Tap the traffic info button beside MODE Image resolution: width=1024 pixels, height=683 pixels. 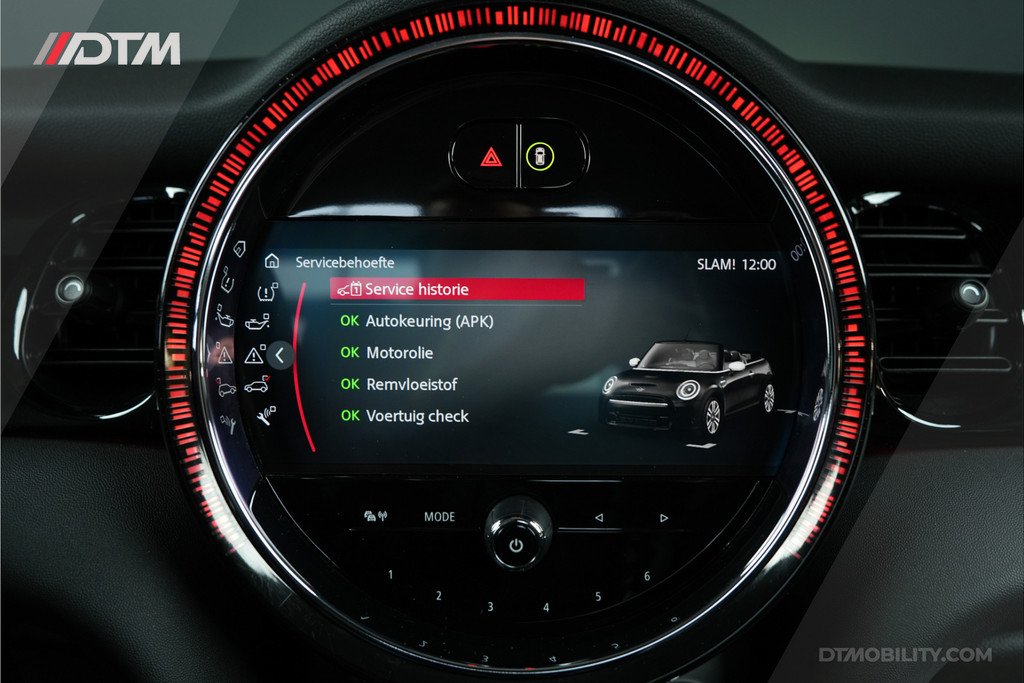click(x=376, y=517)
